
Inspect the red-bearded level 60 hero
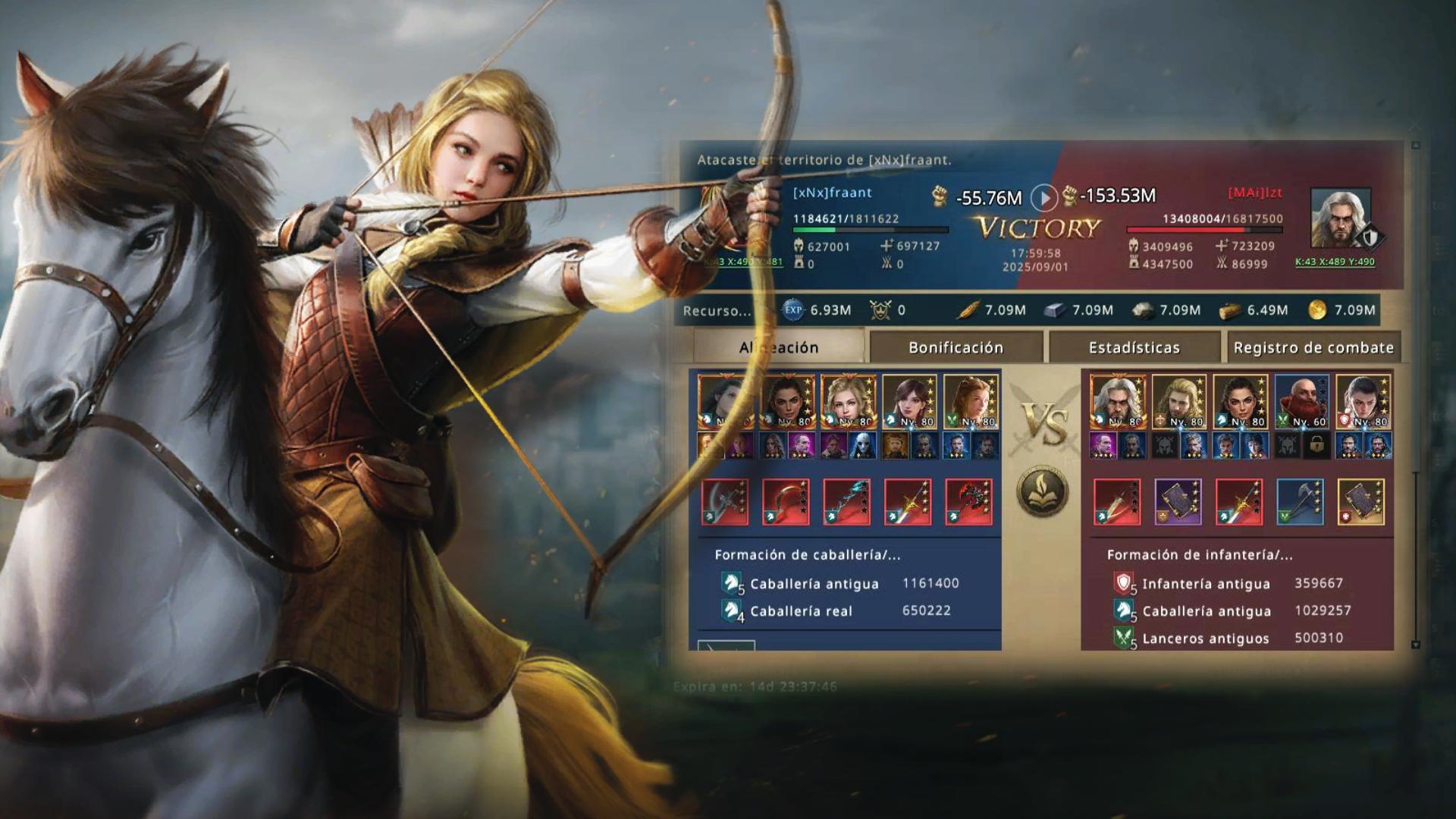coord(1301,402)
